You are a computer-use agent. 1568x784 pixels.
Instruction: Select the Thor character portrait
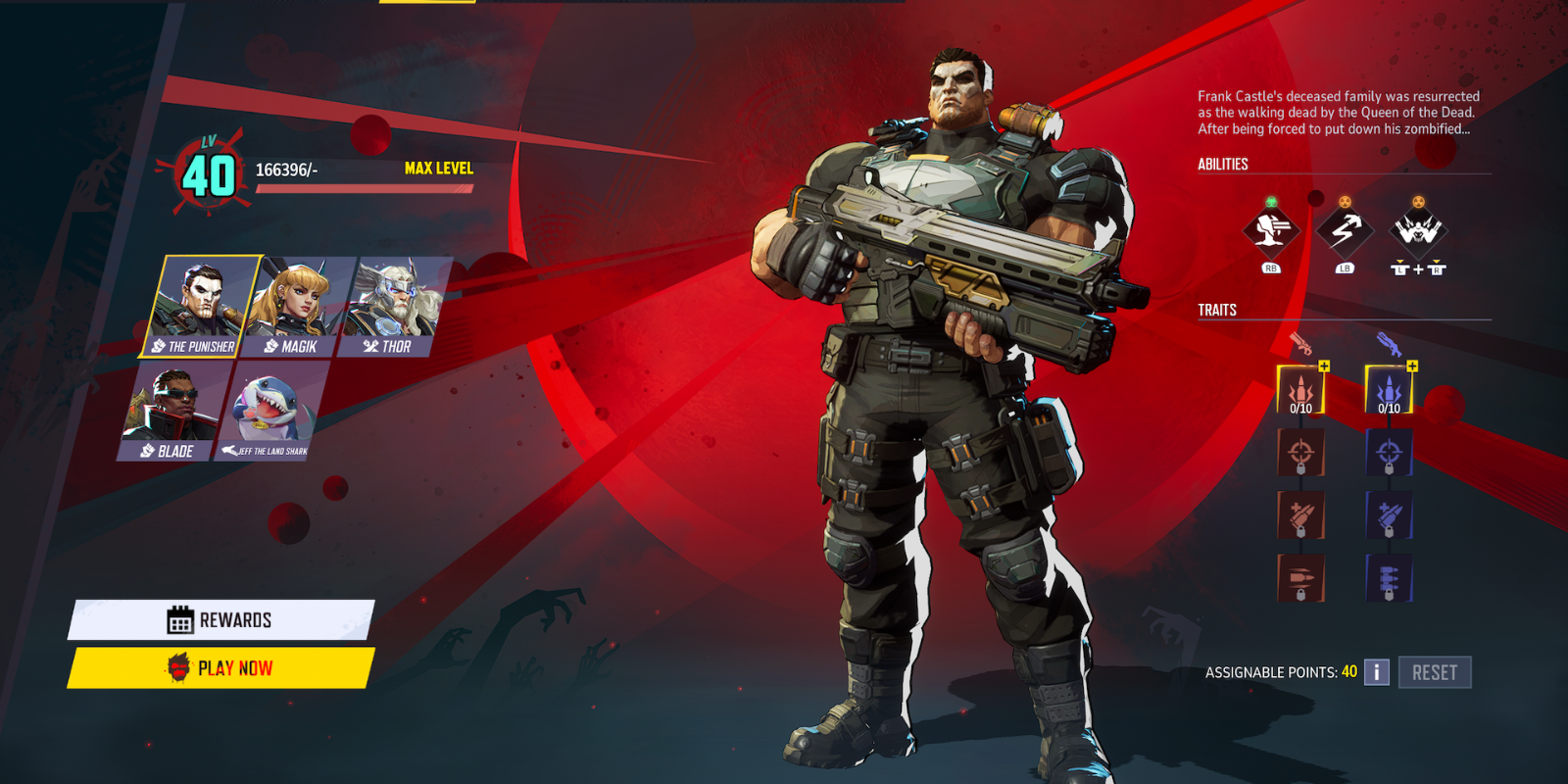tap(391, 304)
